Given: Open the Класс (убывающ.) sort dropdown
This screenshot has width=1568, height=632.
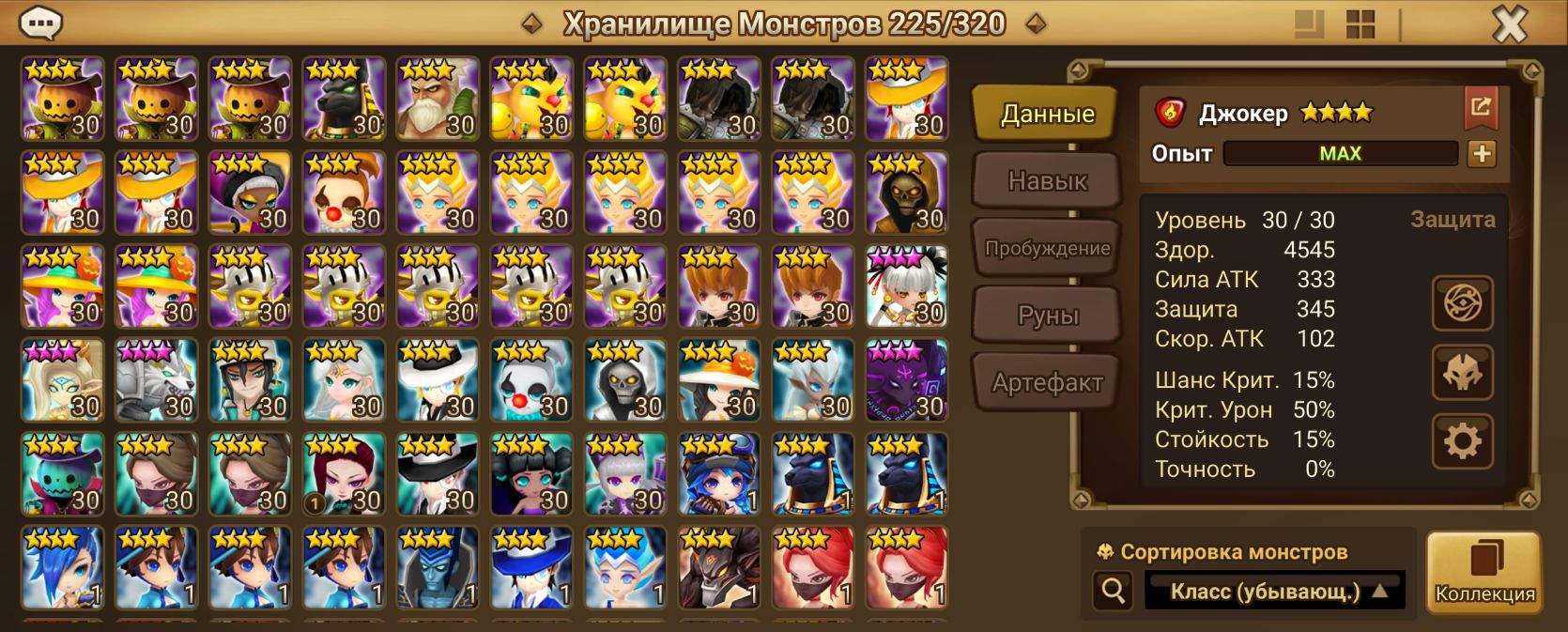Looking at the screenshot, I should pos(1276,592).
